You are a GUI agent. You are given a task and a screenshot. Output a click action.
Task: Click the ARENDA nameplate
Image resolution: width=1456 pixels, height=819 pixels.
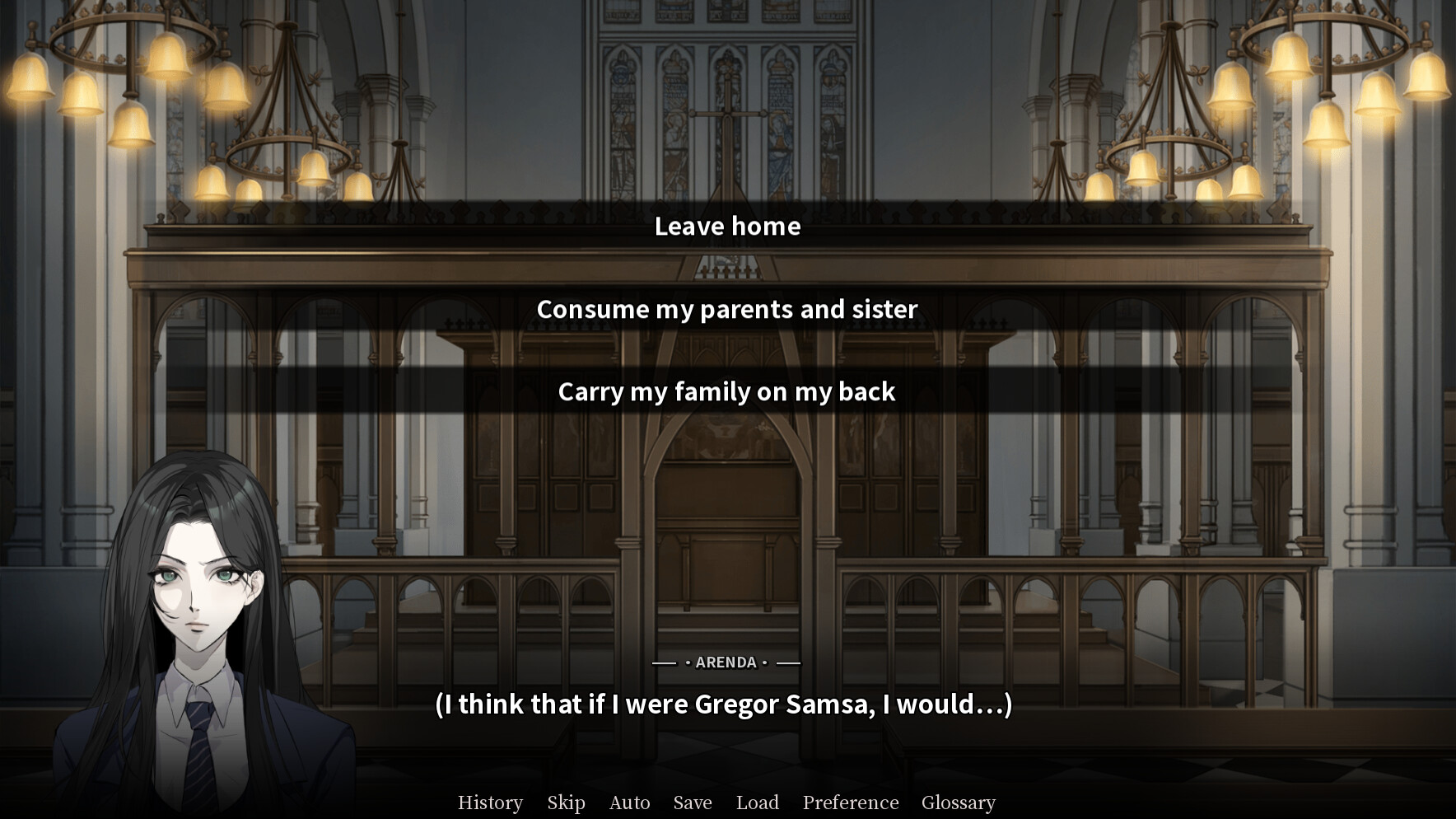726,662
